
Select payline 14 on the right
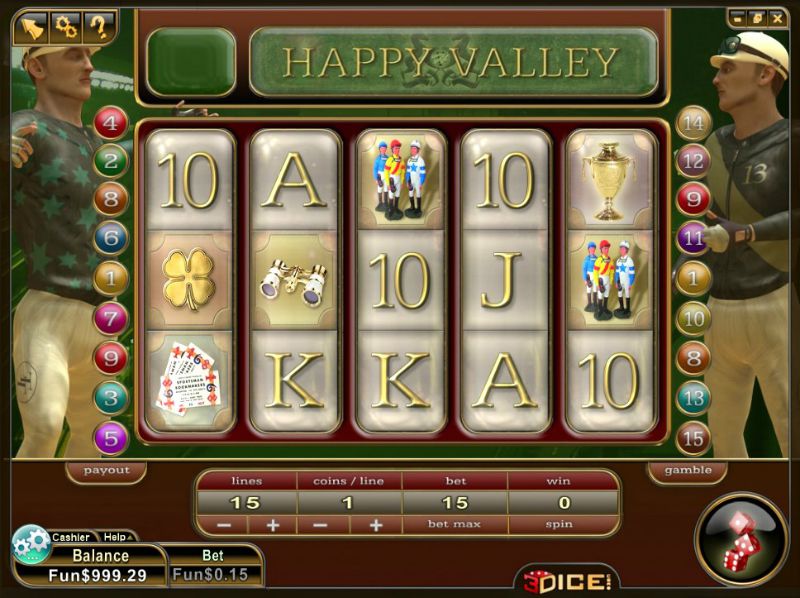[693, 123]
